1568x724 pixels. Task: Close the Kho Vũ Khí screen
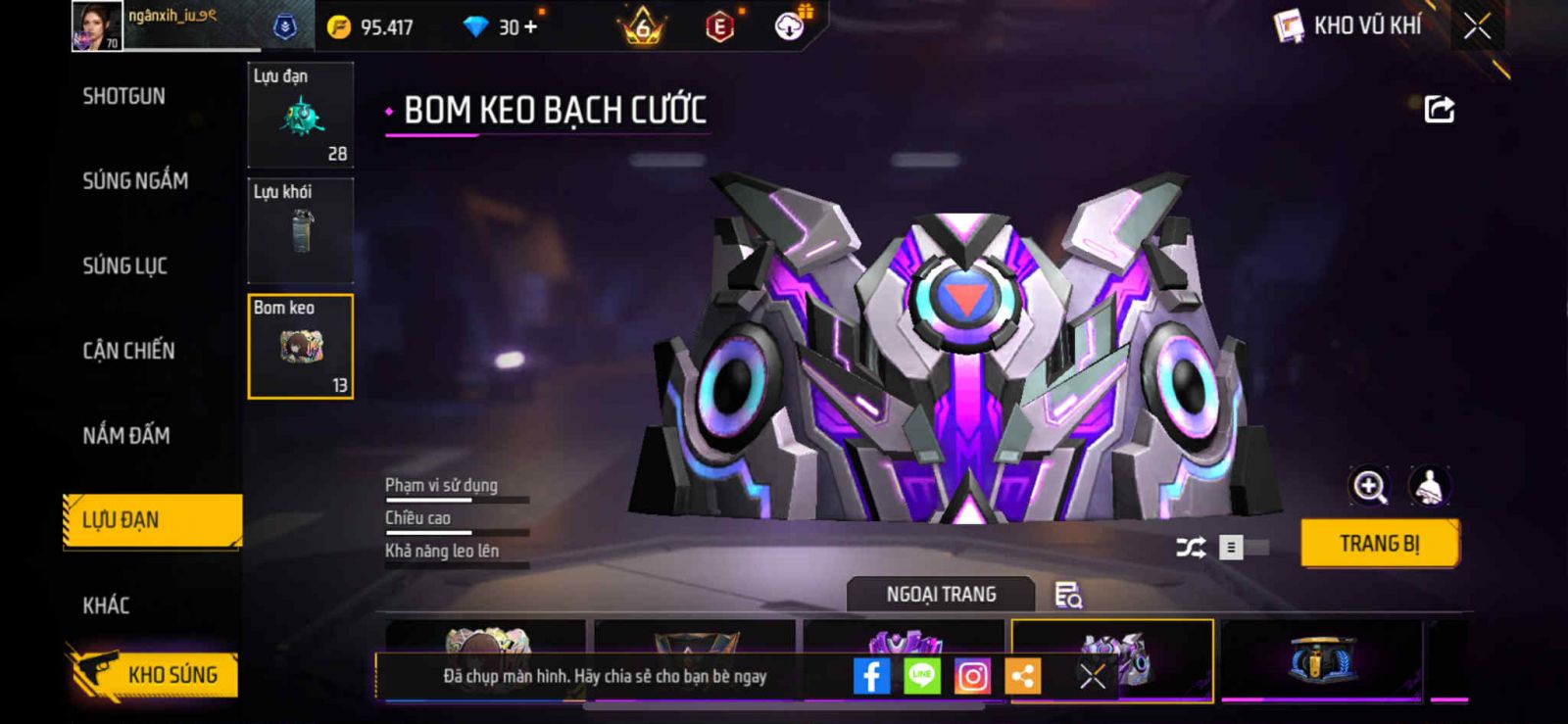pyautogui.click(x=1477, y=26)
